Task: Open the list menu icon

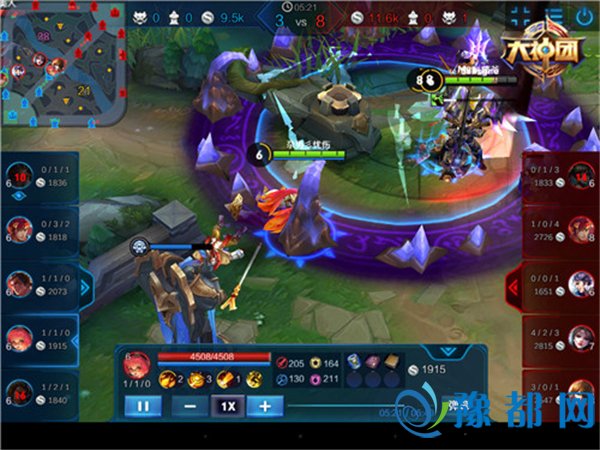Action: [x=554, y=16]
